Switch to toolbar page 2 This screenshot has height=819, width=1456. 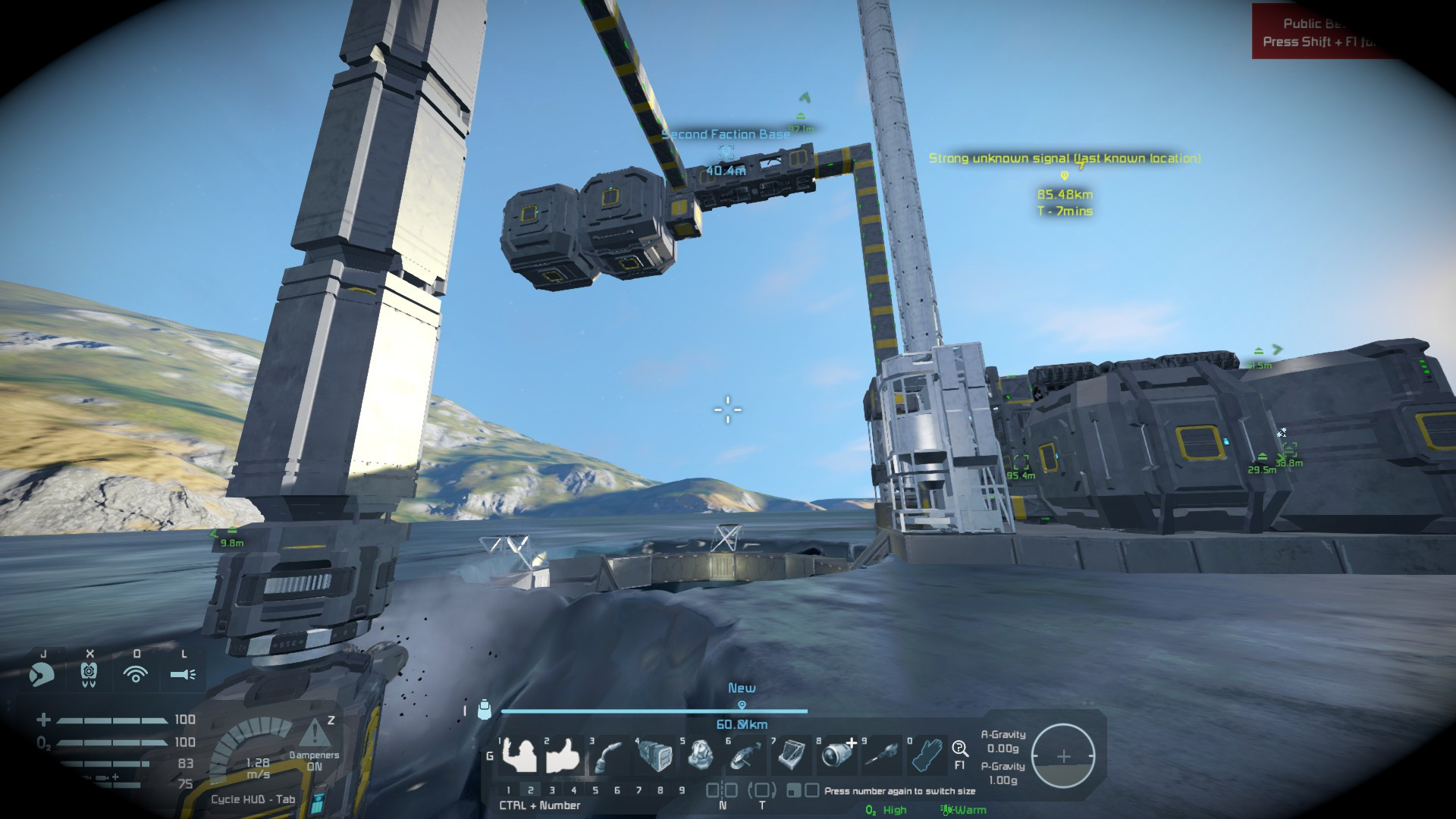tap(530, 790)
